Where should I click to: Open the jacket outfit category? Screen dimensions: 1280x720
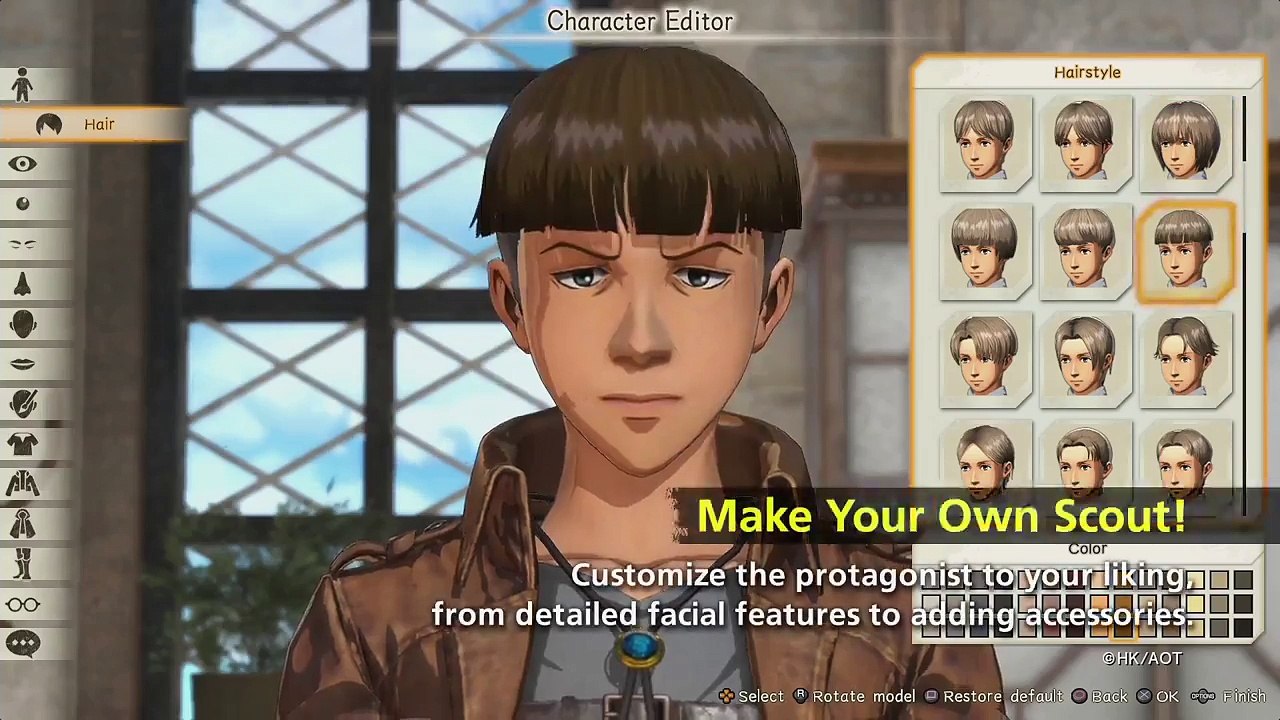tap(22, 484)
